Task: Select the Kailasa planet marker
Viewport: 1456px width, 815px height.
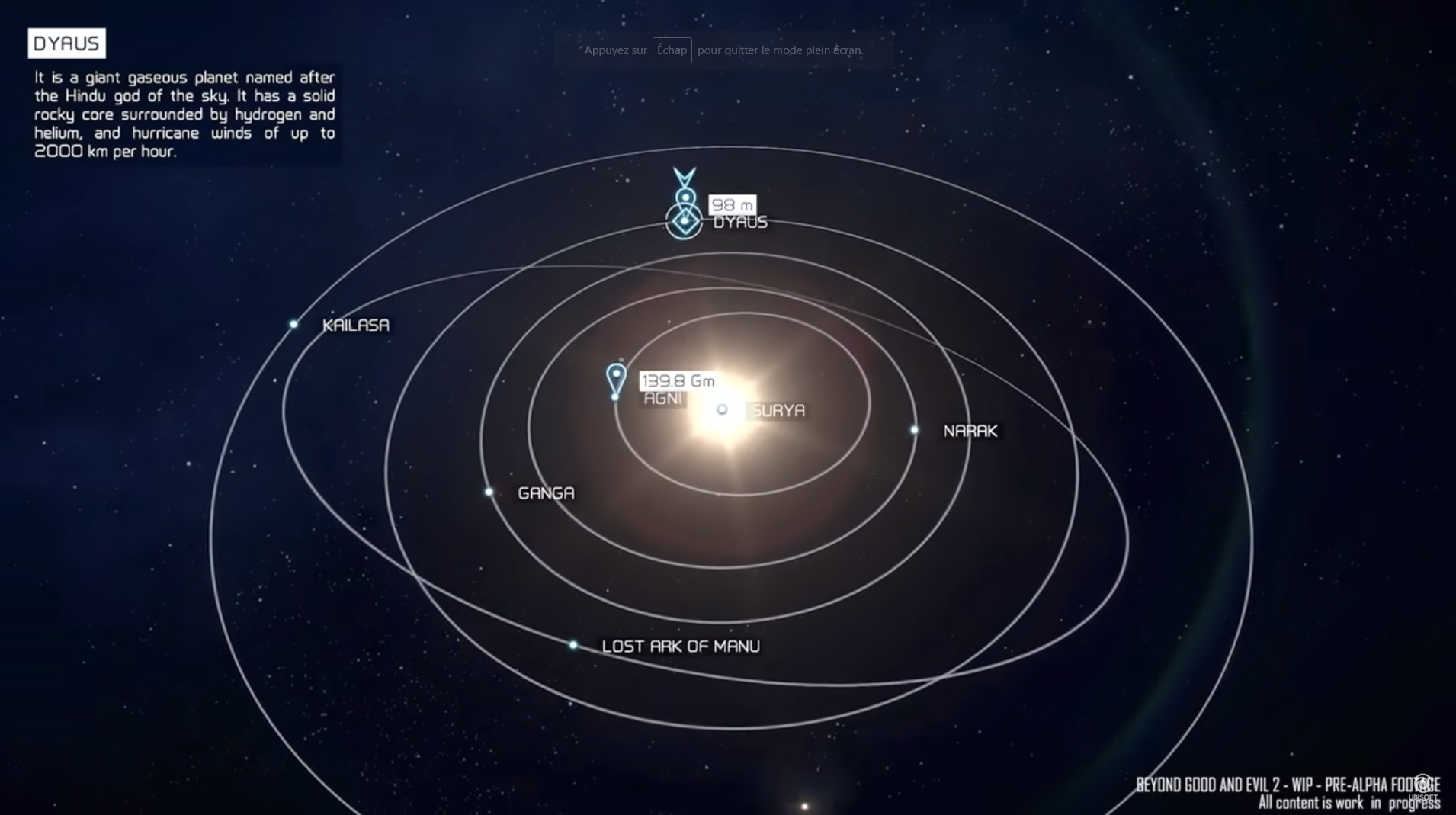Action: point(293,324)
